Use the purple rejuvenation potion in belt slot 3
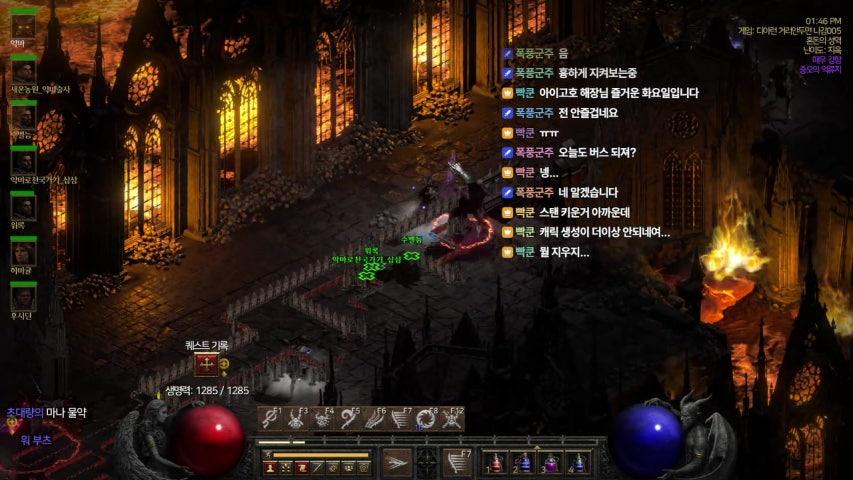853x480 pixels. point(549,463)
